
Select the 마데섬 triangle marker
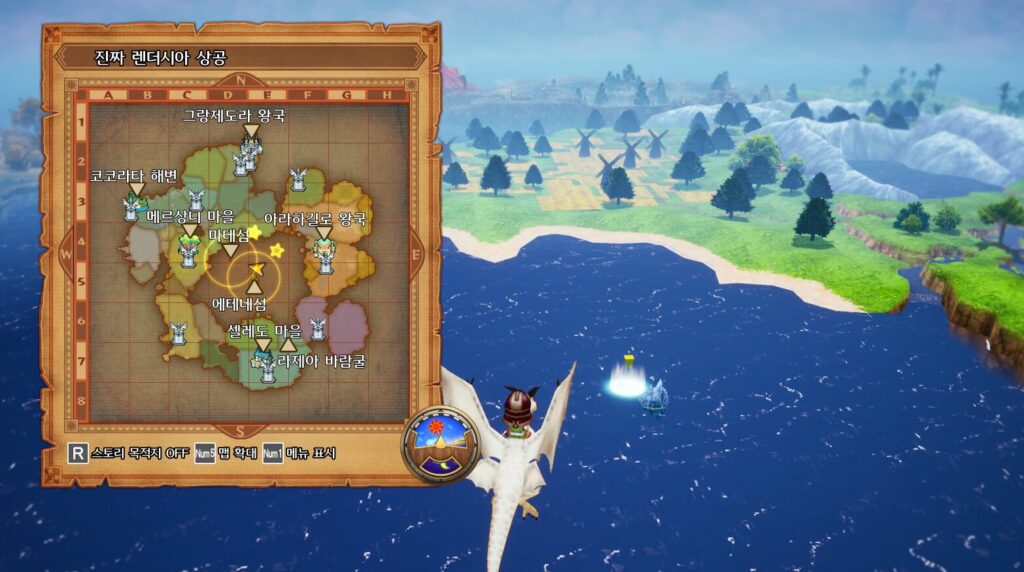(x=230, y=250)
